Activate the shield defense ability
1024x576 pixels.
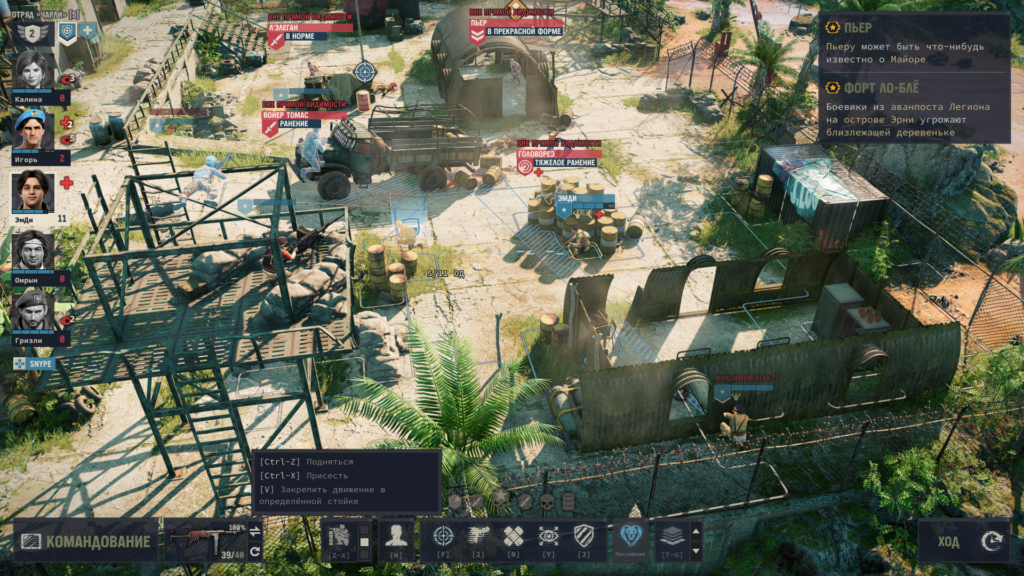tap(584, 536)
